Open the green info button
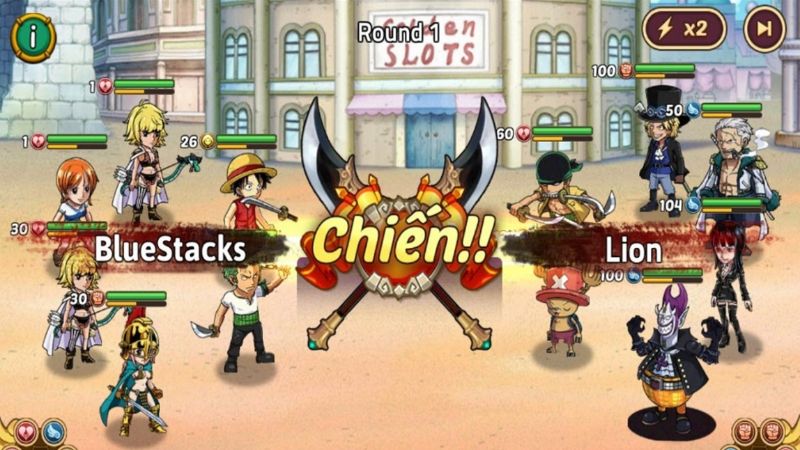This screenshot has width=800, height=450. click(x=33, y=38)
